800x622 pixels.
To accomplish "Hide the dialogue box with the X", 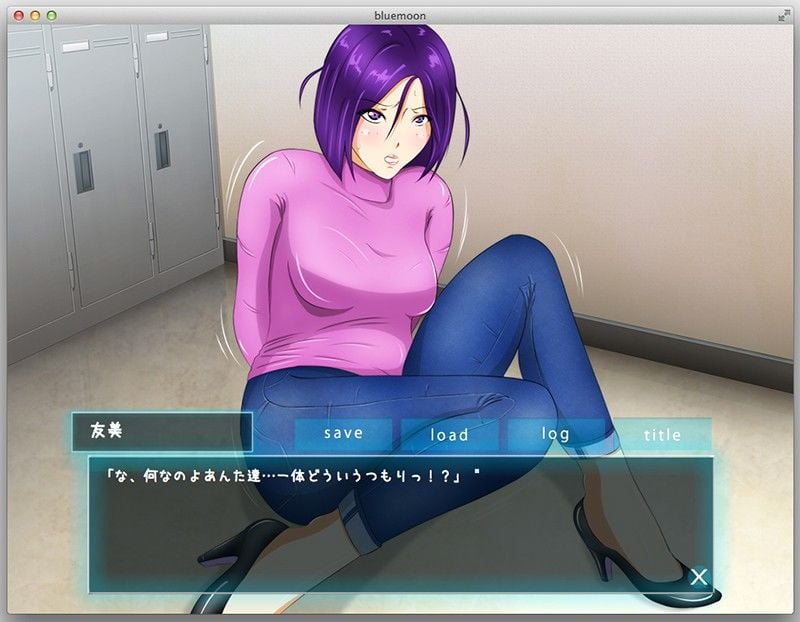I will coord(699,576).
